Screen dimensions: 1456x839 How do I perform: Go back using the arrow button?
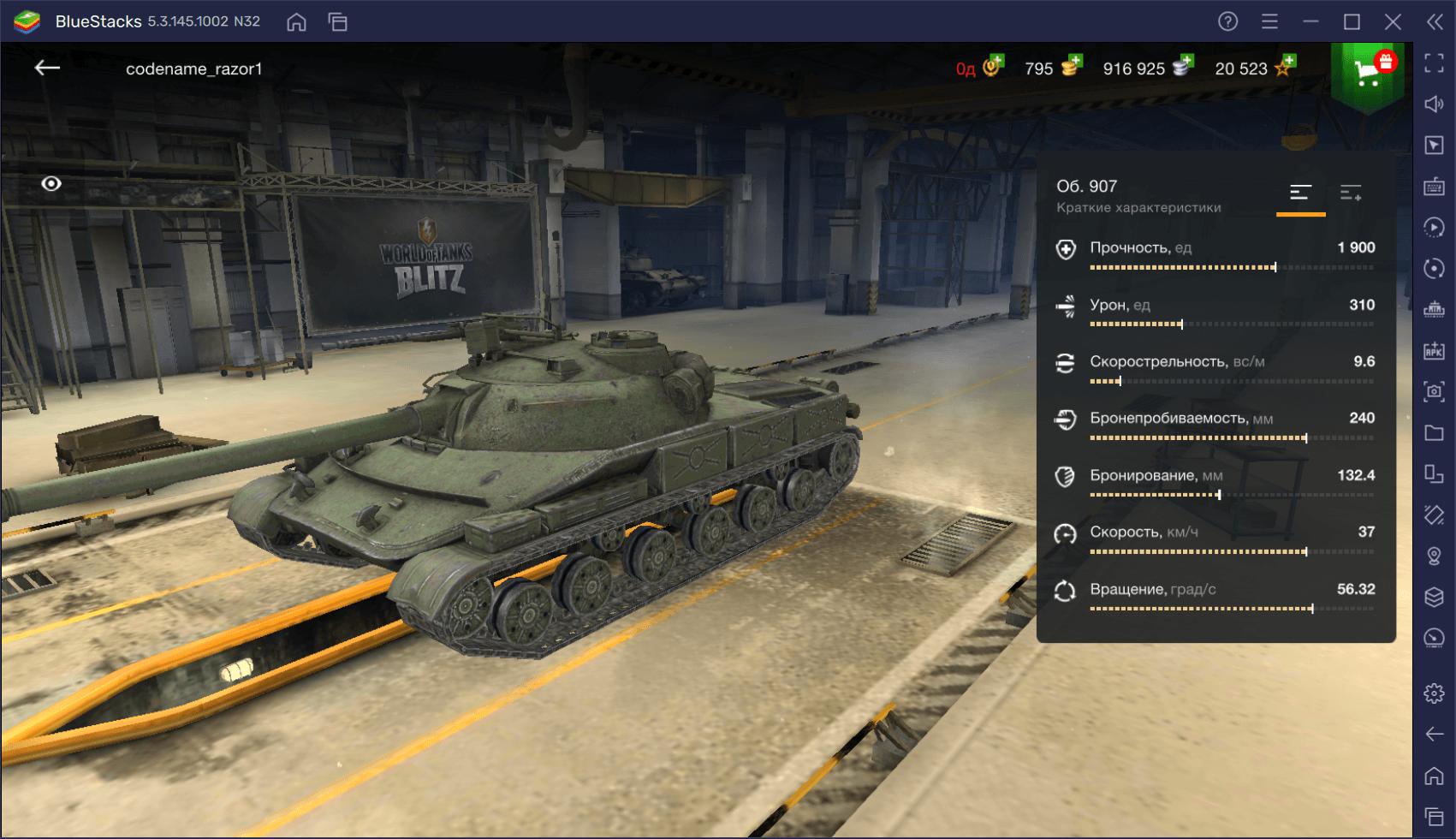click(x=47, y=68)
